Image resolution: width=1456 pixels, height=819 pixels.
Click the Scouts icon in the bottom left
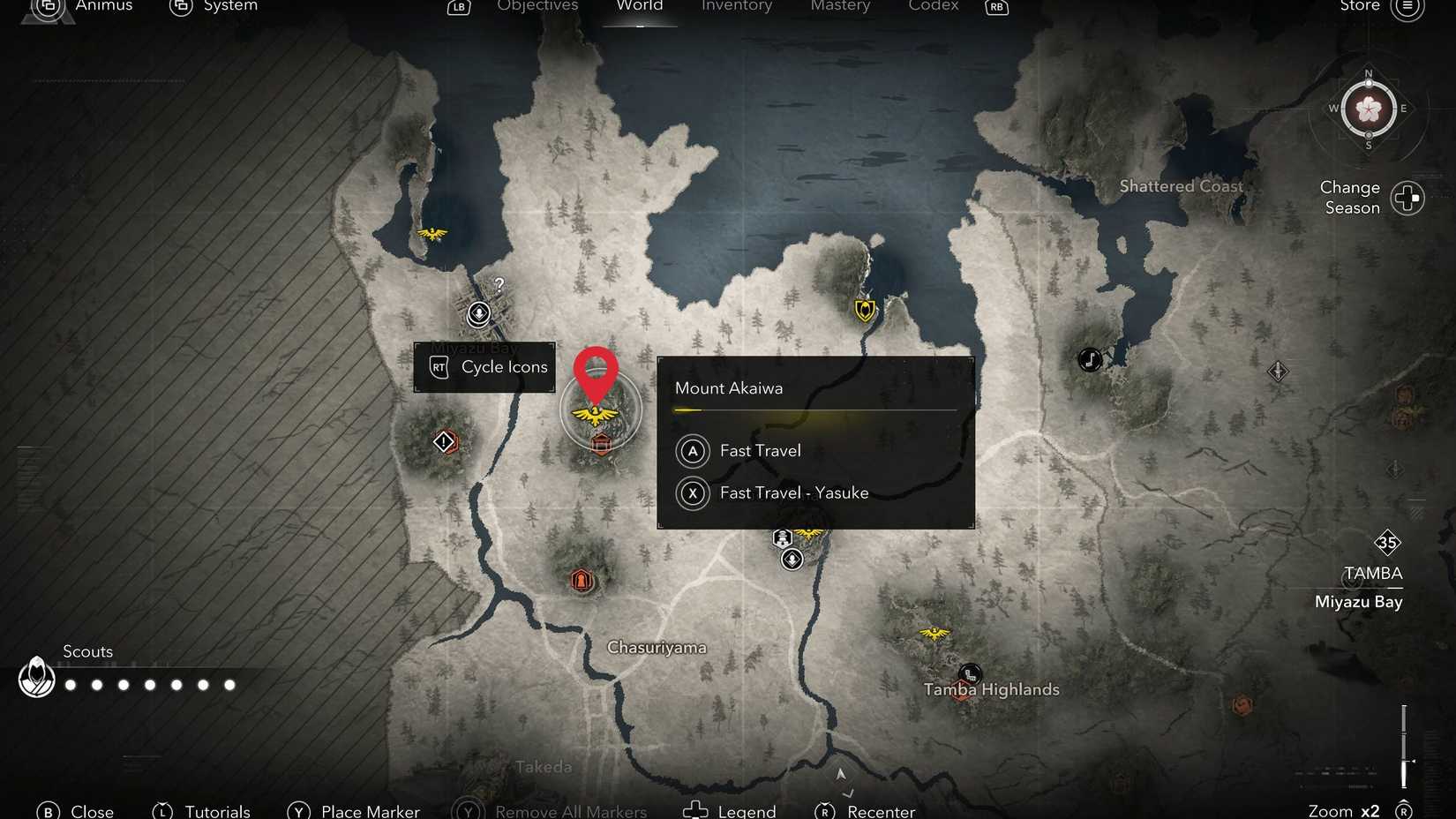36,677
